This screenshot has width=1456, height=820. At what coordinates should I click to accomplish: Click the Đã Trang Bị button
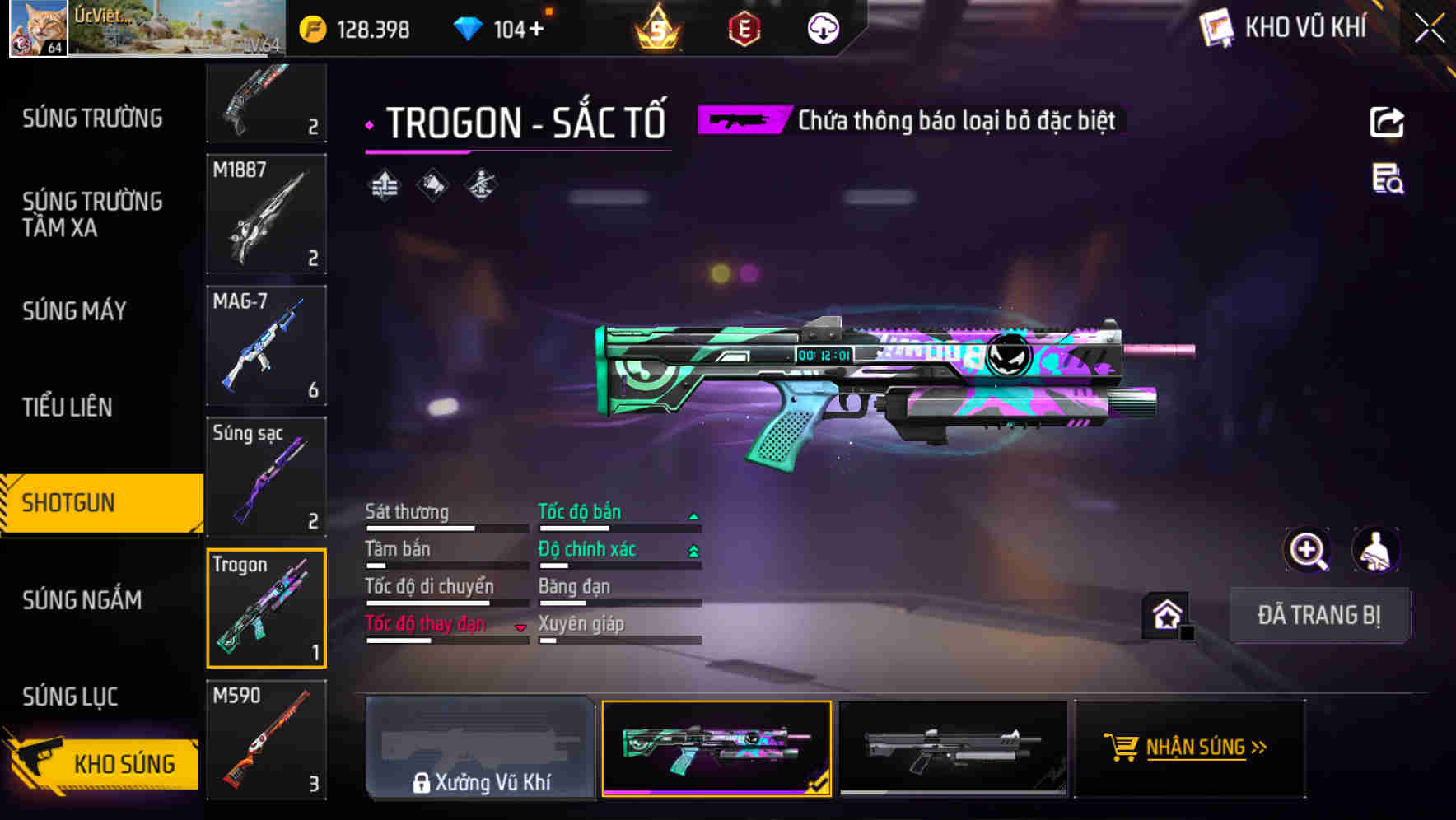[1318, 615]
